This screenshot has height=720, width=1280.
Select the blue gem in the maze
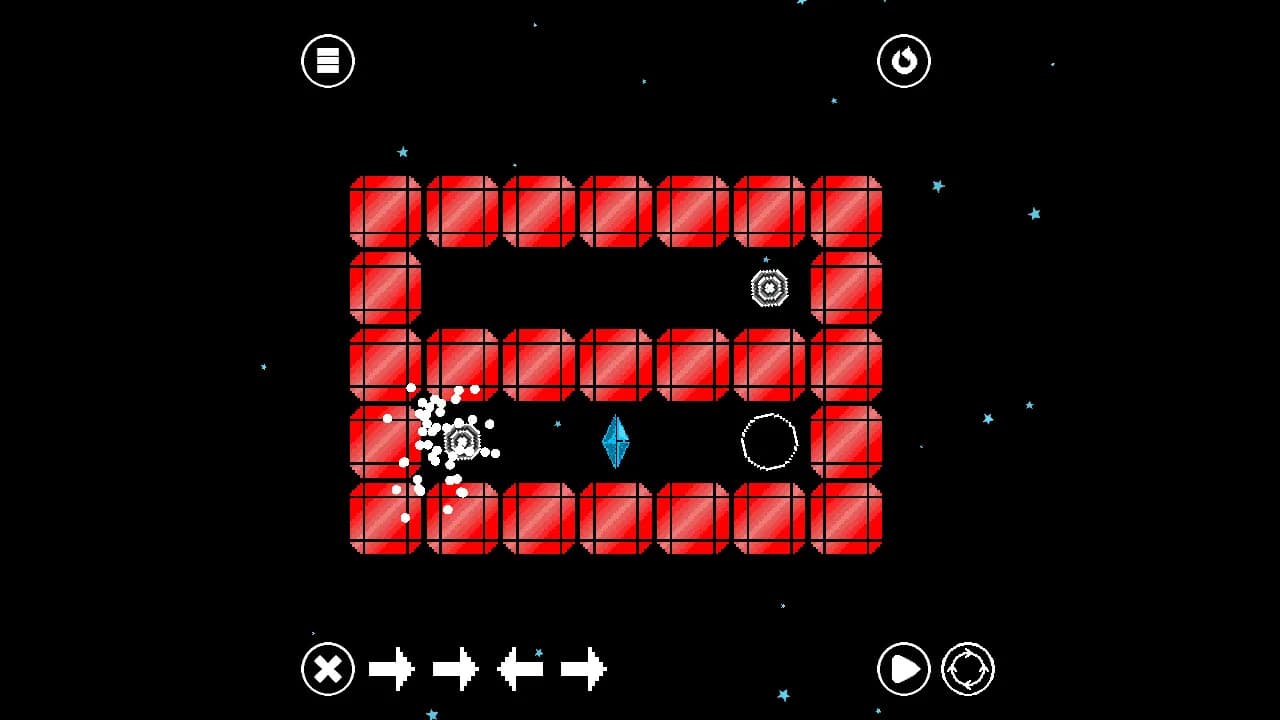click(614, 441)
